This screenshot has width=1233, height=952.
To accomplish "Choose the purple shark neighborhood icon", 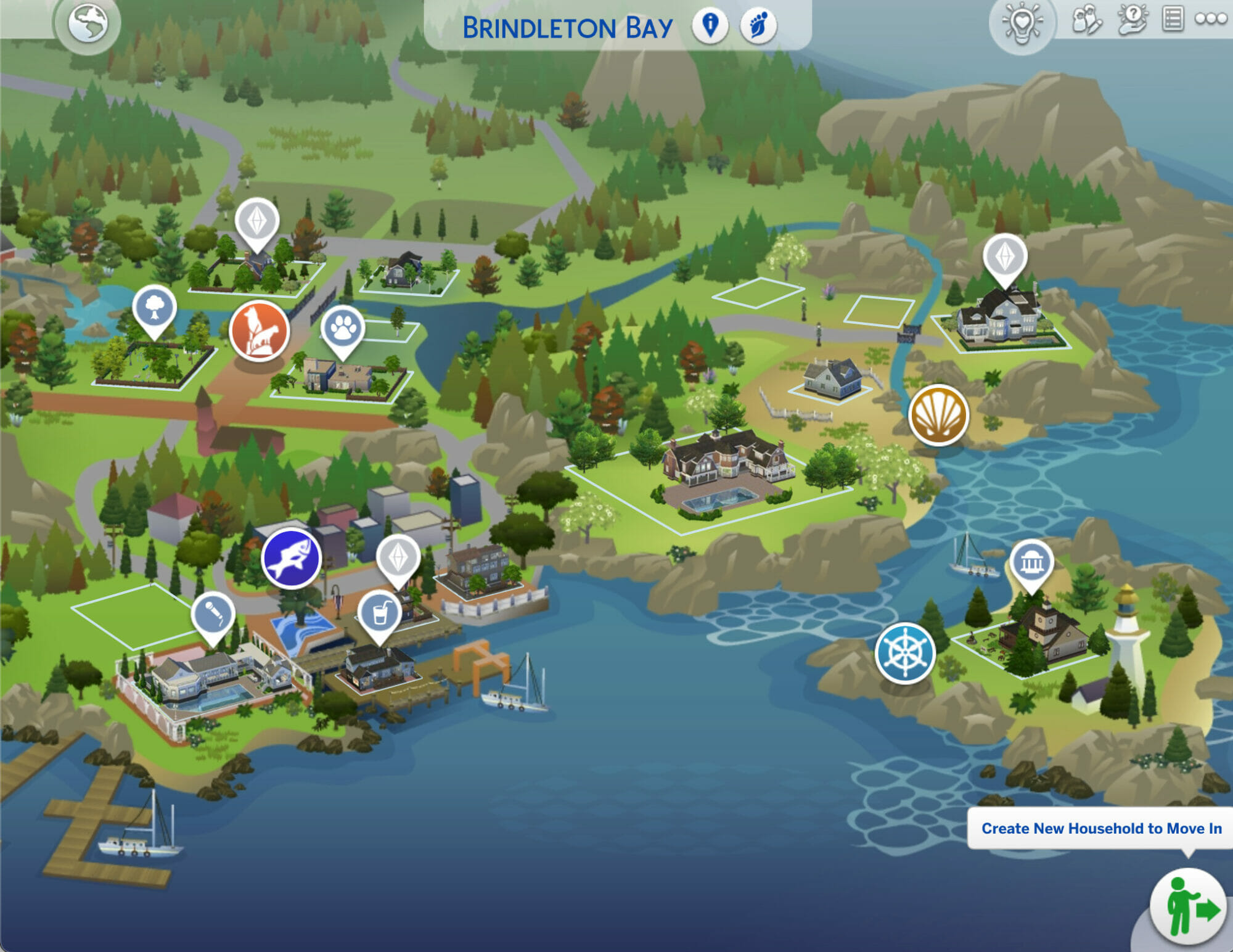I will [x=291, y=559].
